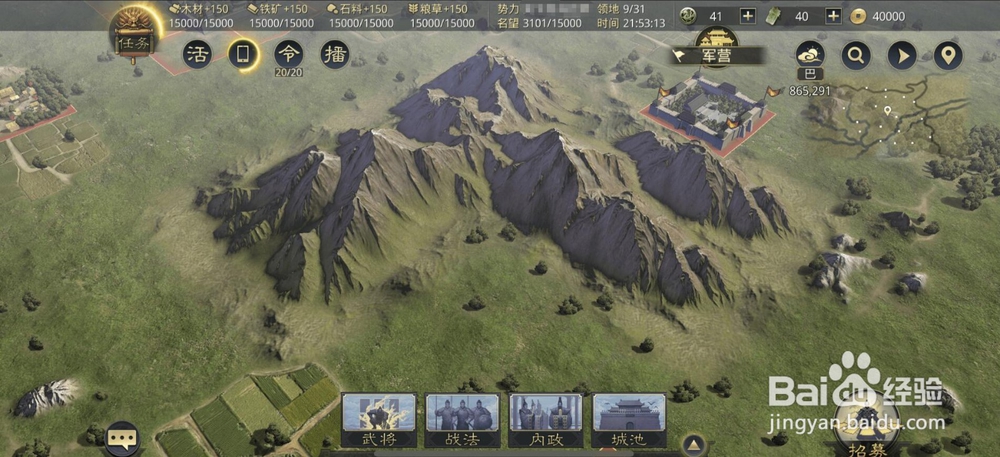This screenshot has height=457, width=1000.
Task: Click the arrow play button
Action: [x=901, y=55]
